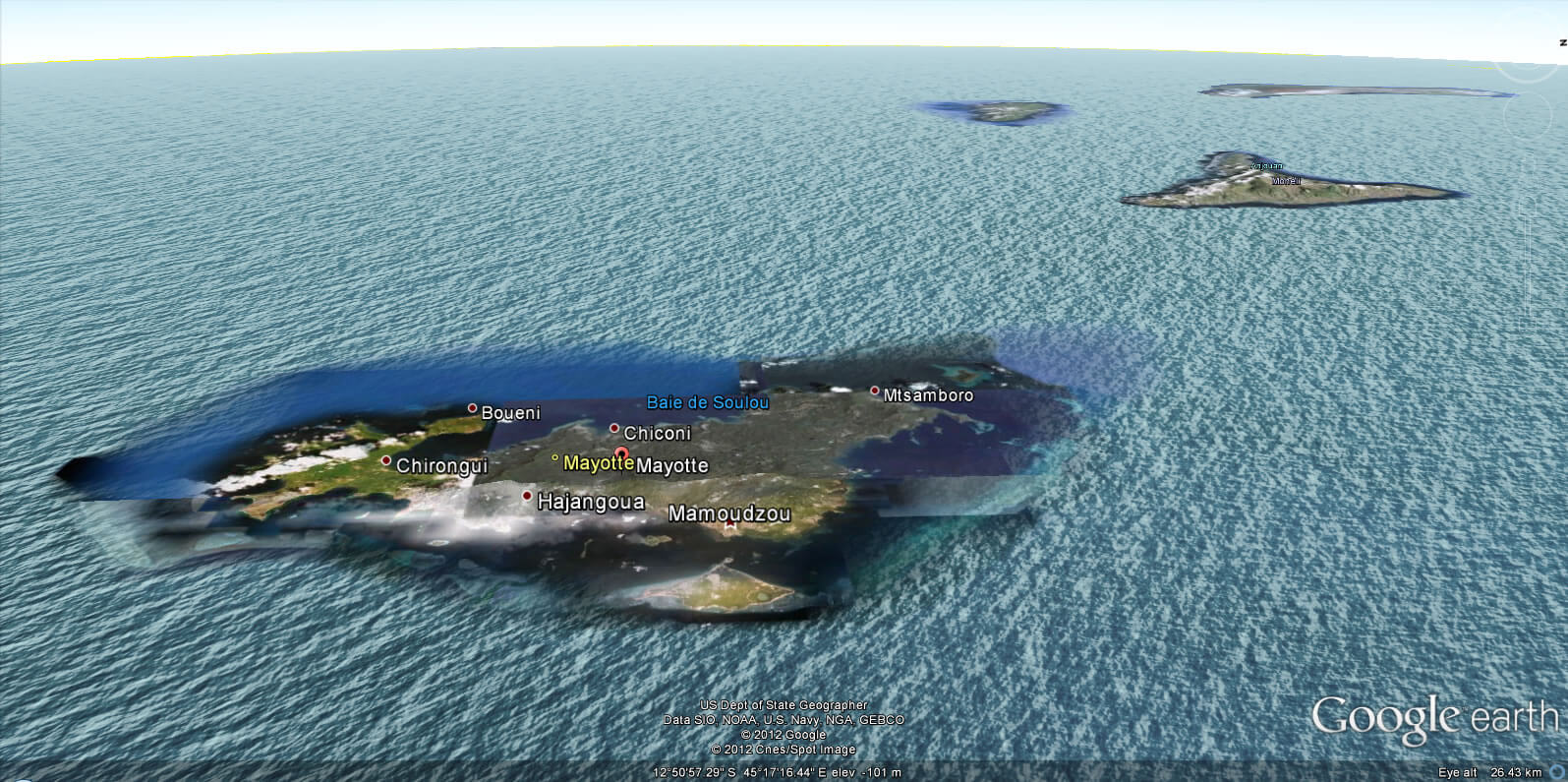Open the Mtsamboro place marker

(874, 391)
